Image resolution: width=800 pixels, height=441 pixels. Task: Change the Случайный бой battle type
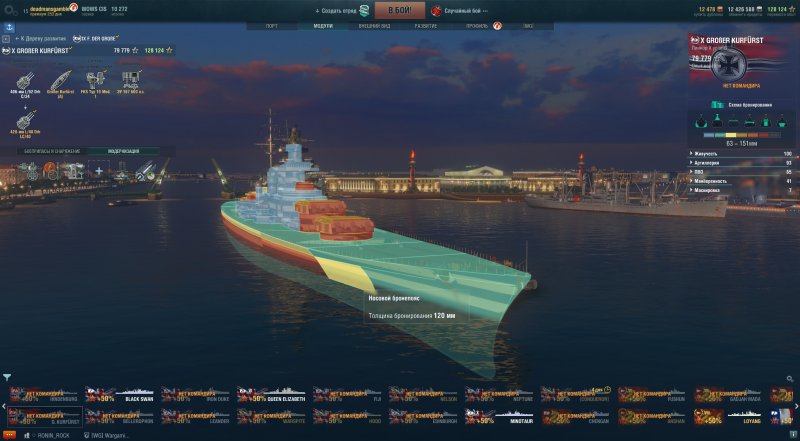(464, 10)
